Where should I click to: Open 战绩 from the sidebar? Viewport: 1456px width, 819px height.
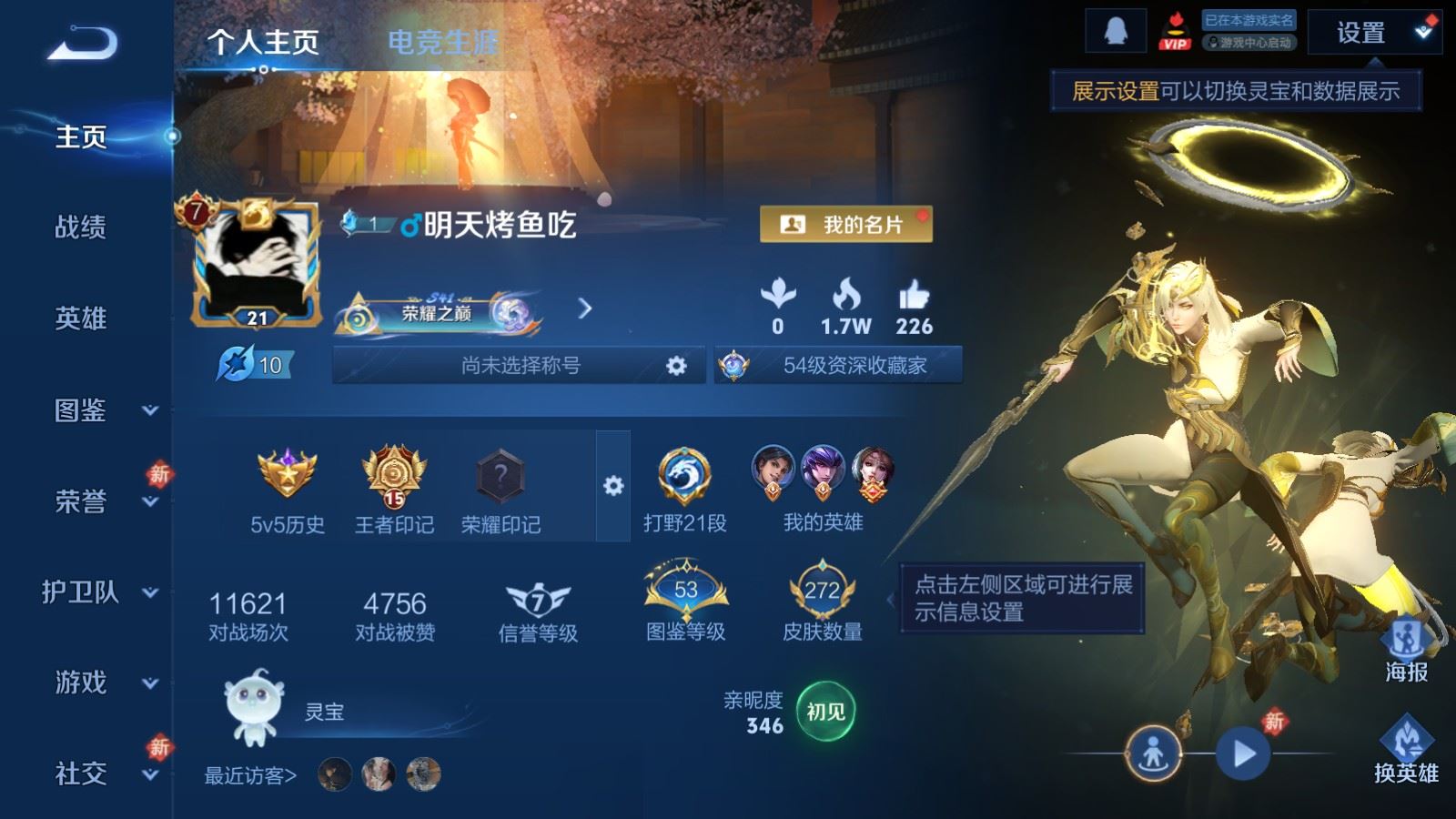pyautogui.click(x=82, y=229)
